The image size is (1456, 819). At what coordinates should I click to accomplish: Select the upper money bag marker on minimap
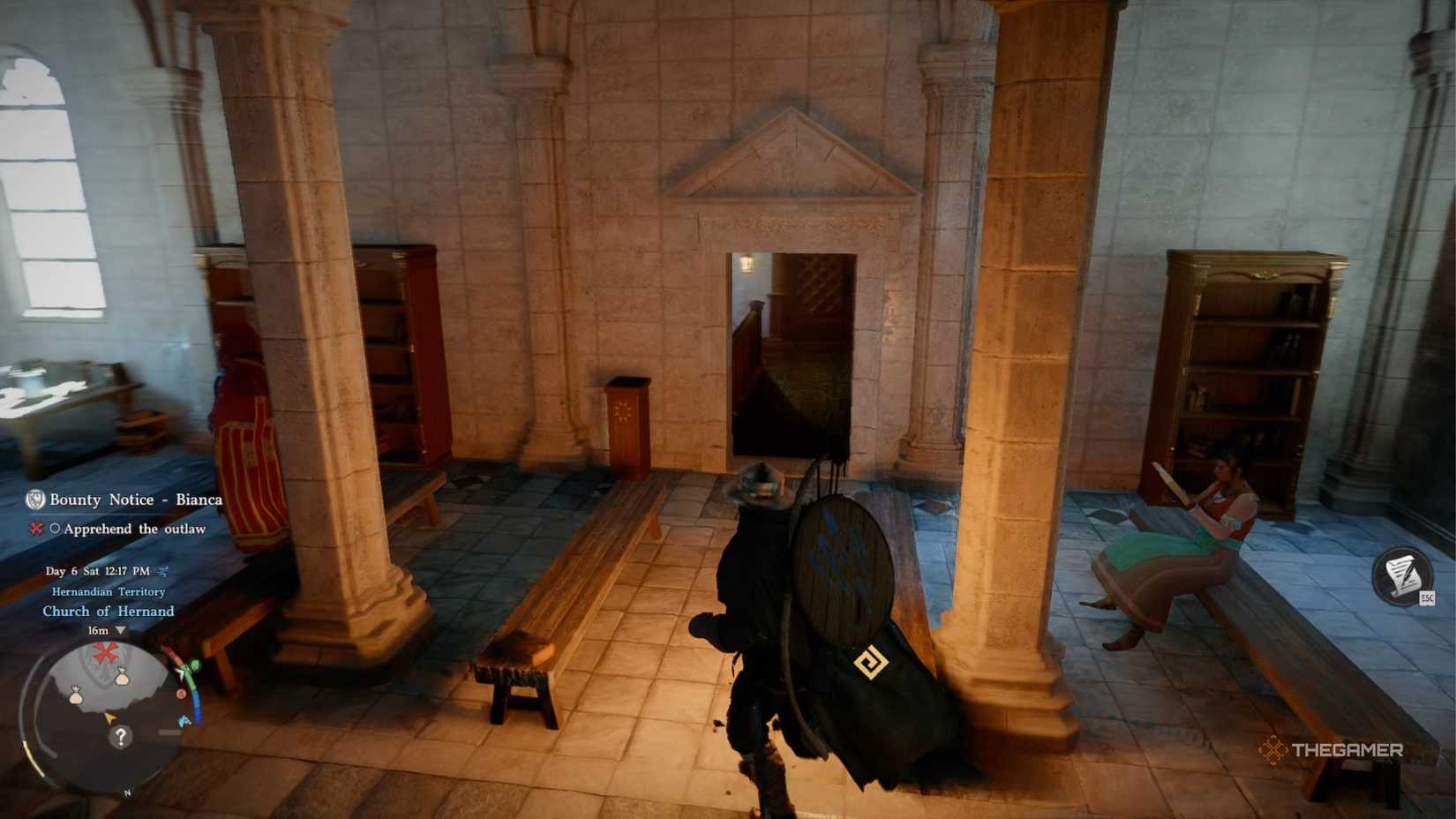click(x=122, y=676)
